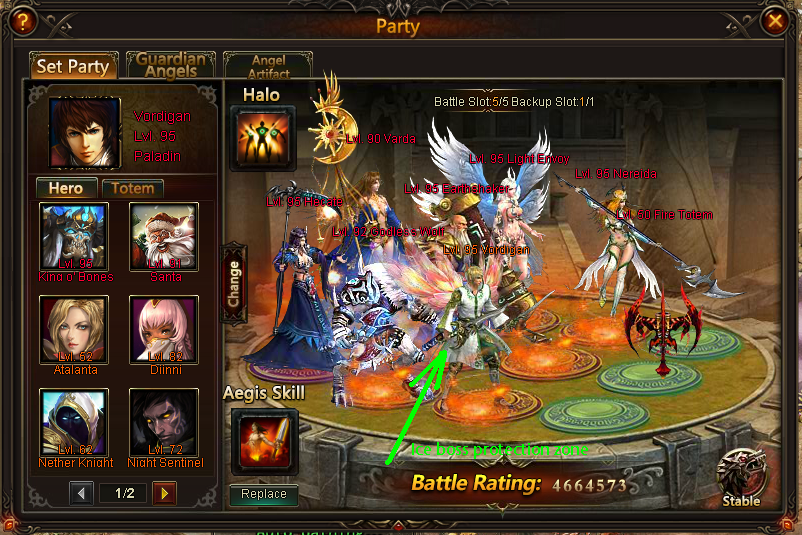
Task: Click the Aegis Skill icon
Action: pyautogui.click(x=264, y=439)
